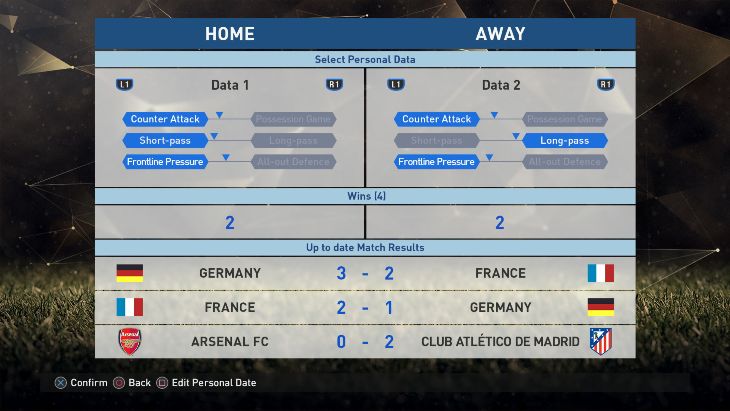This screenshot has width=730, height=411.
Task: Click the Data 1 heading
Action: click(230, 85)
